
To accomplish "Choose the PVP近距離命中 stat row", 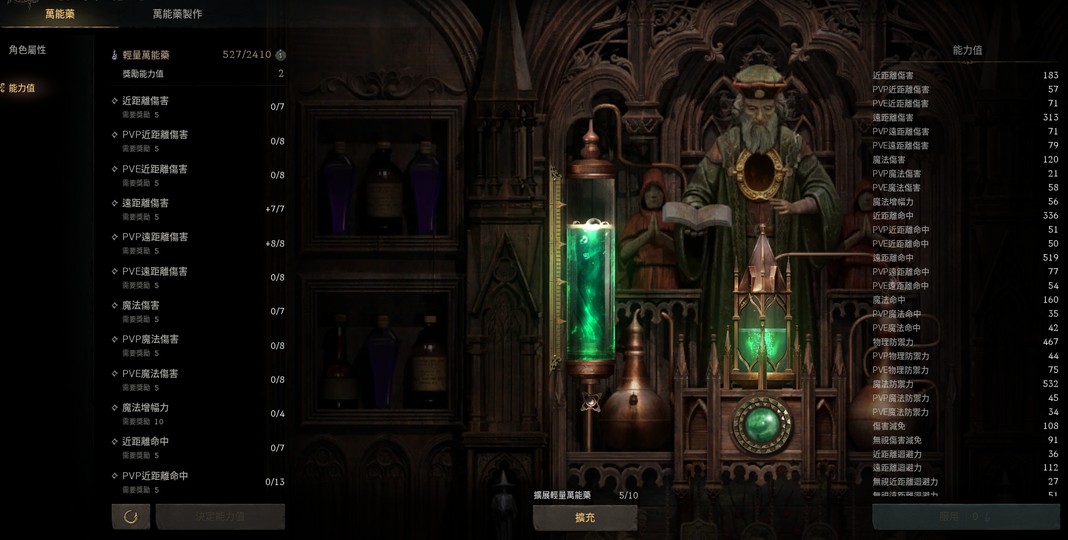I will tap(198, 482).
